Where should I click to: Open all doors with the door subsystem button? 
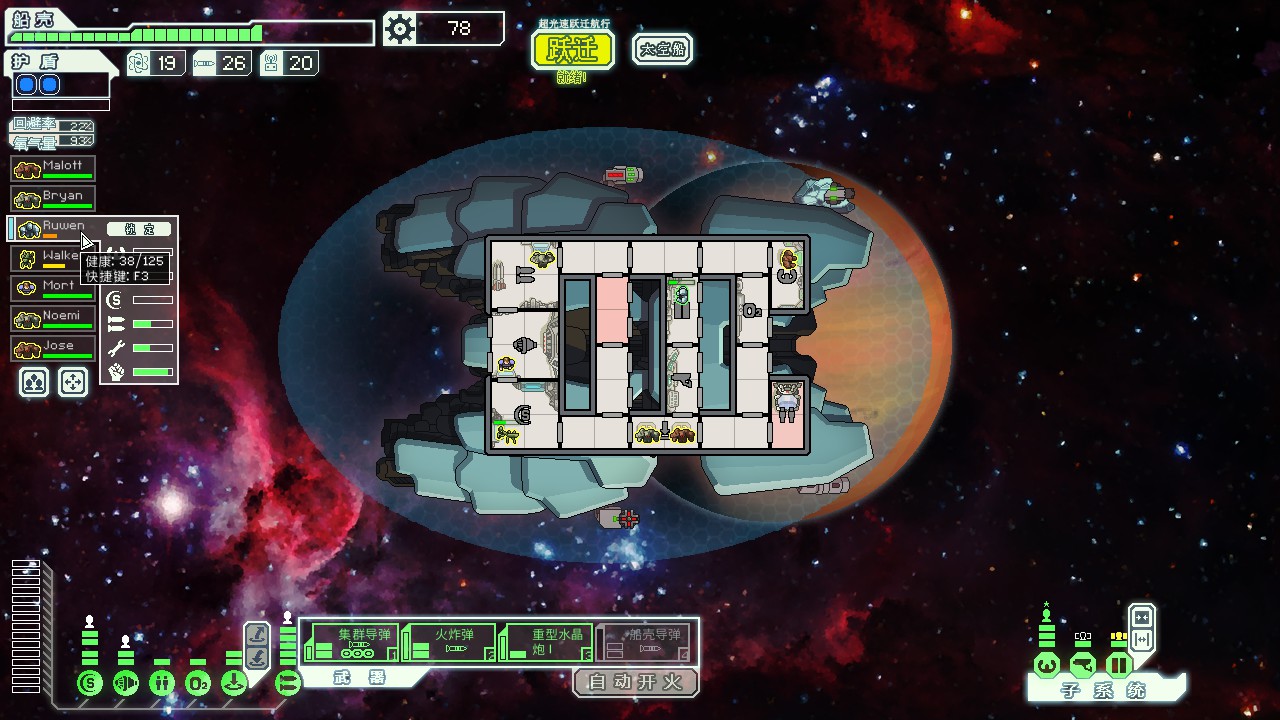coord(1141,640)
